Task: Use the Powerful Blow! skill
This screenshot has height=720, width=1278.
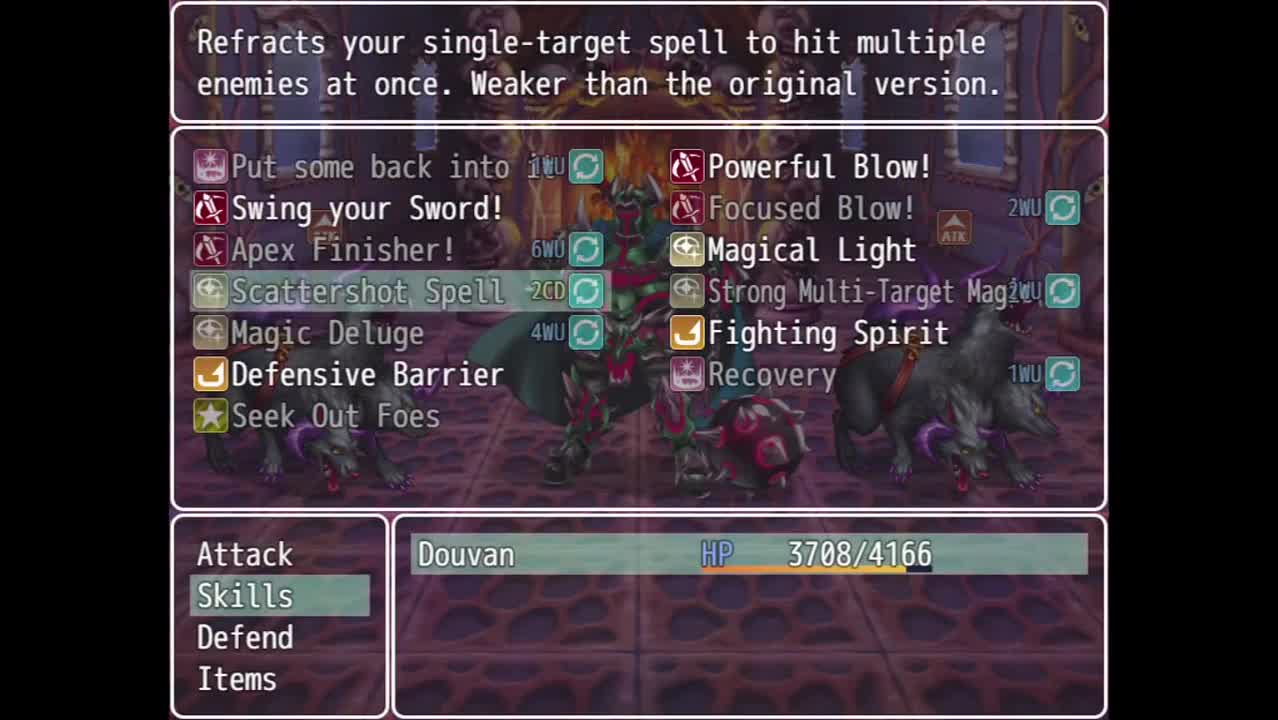Action: click(819, 167)
